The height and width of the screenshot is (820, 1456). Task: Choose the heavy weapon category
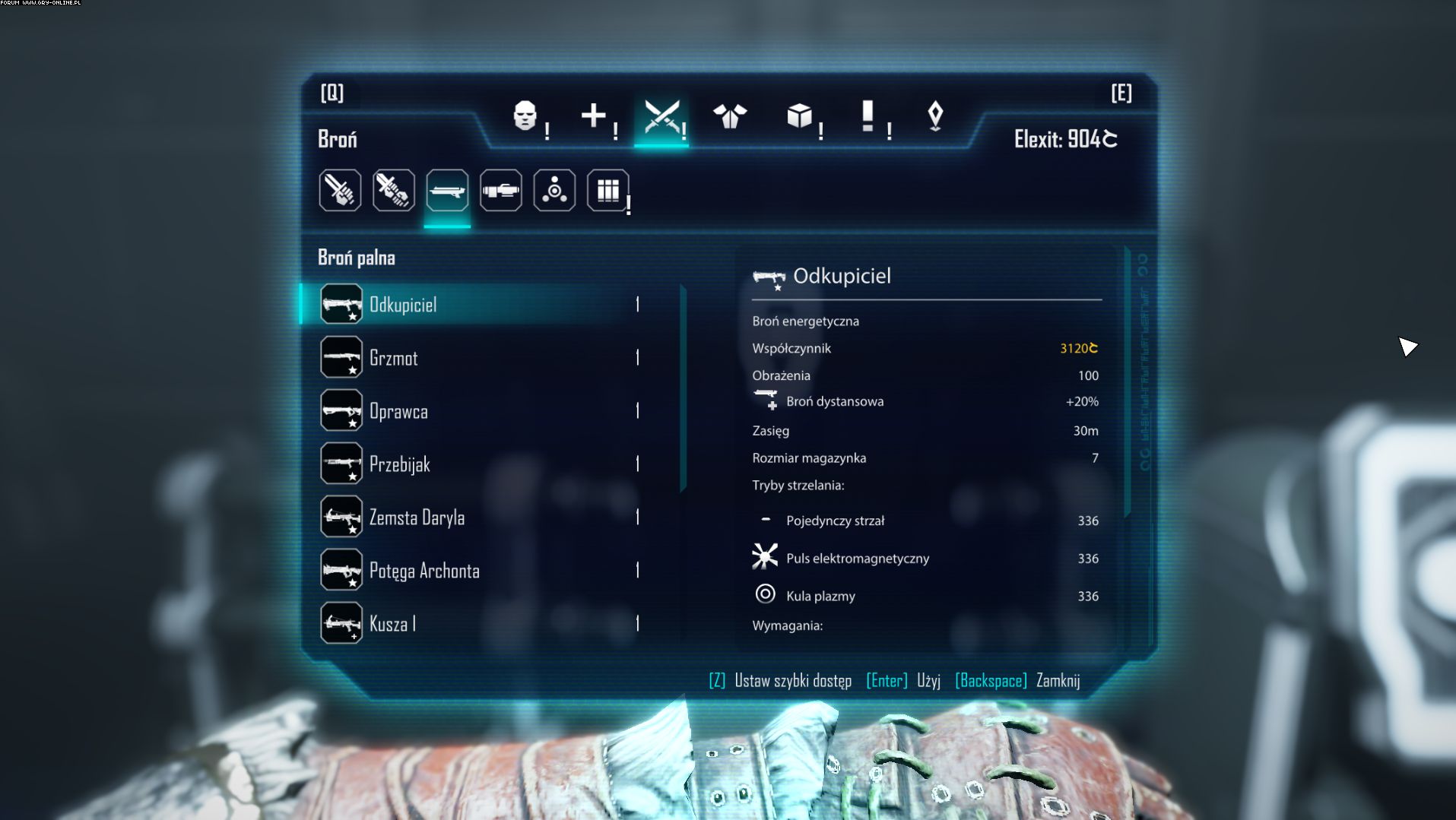(x=501, y=190)
